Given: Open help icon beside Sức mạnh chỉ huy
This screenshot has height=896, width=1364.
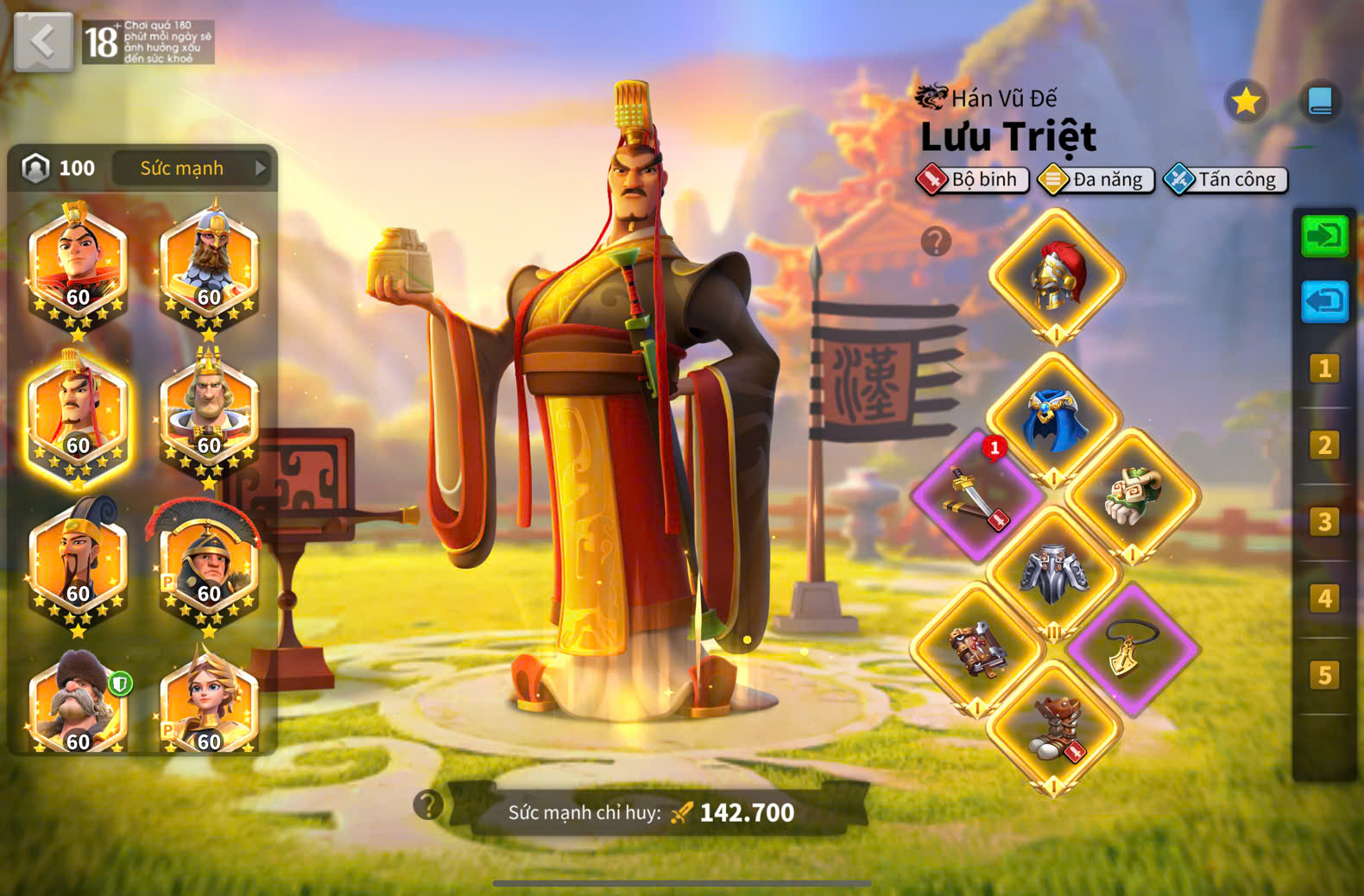Looking at the screenshot, I should click(428, 805).
